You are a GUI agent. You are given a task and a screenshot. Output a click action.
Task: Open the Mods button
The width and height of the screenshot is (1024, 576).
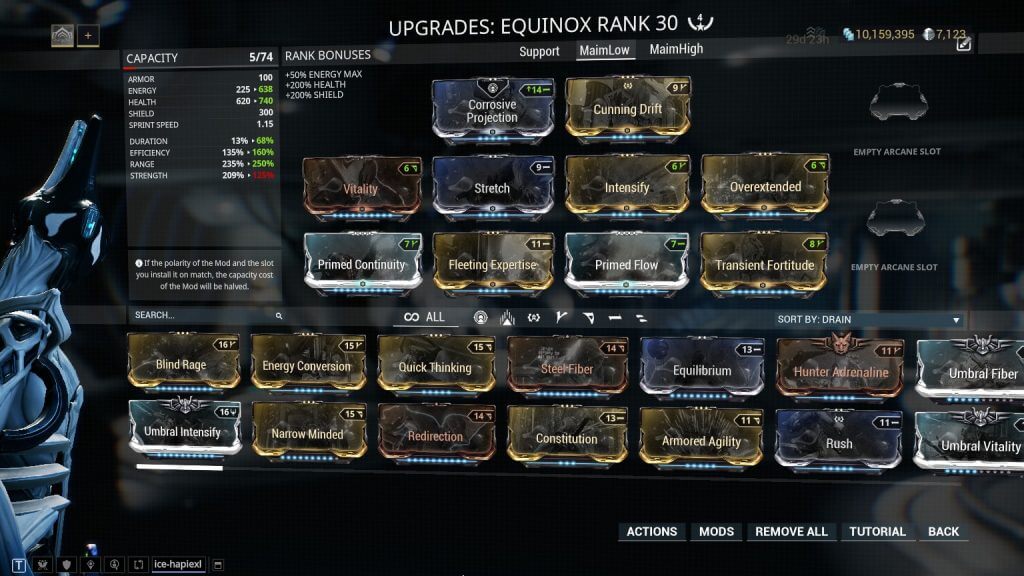pos(716,532)
